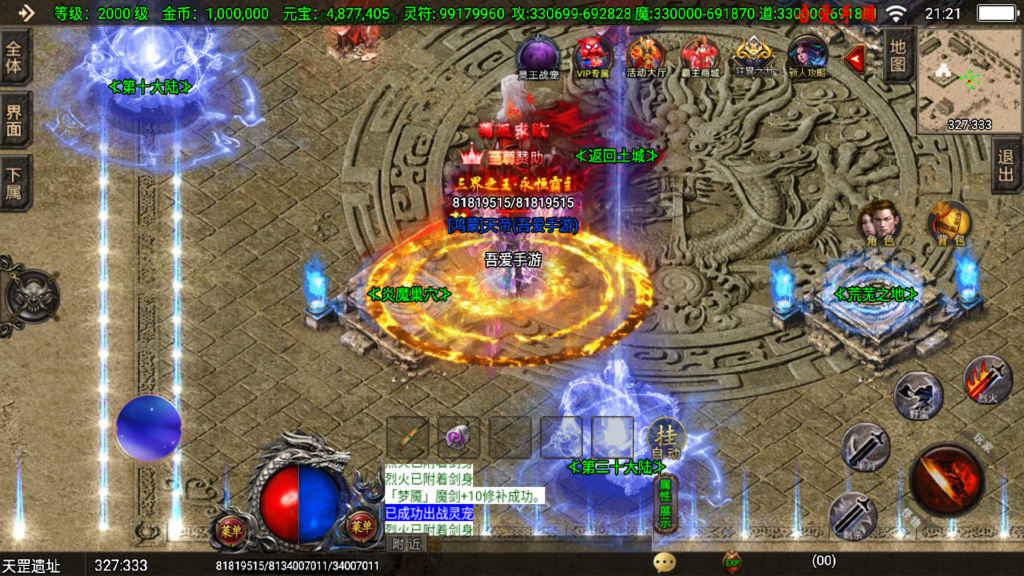Select the 全体 button on left

[x=15, y=58]
